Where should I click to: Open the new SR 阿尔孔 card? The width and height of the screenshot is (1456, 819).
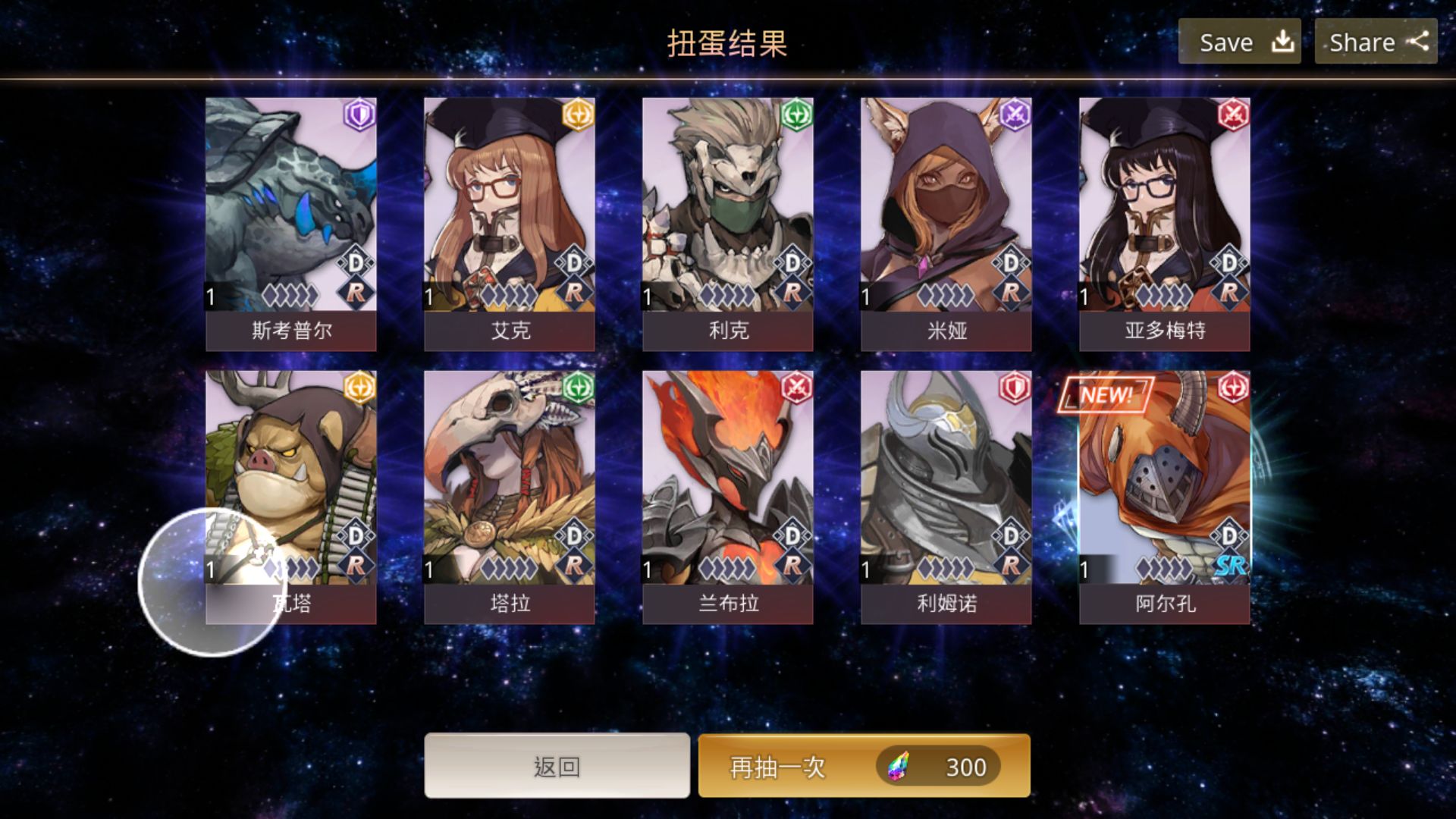click(1165, 497)
